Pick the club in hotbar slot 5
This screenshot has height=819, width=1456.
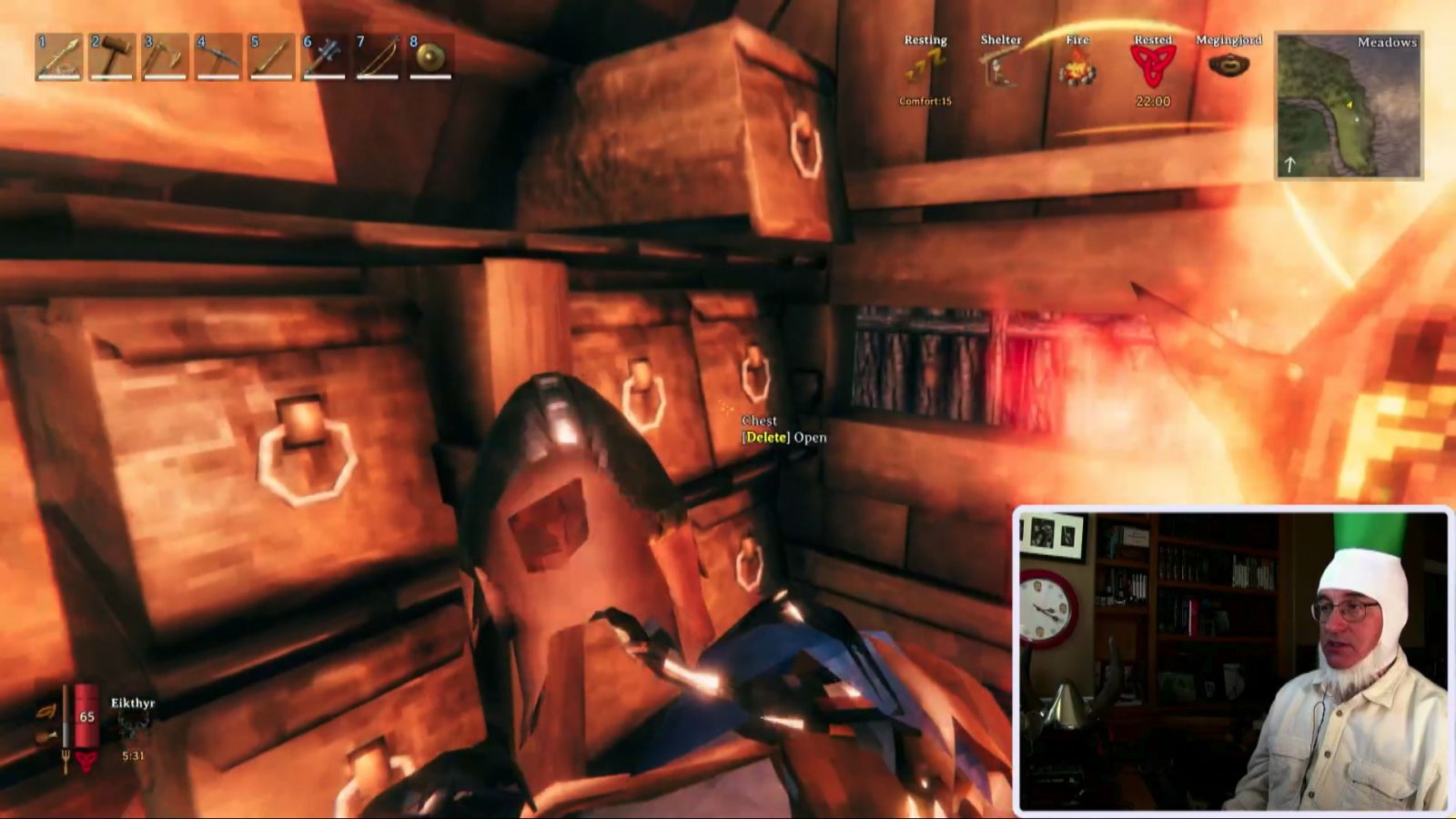coord(271,57)
